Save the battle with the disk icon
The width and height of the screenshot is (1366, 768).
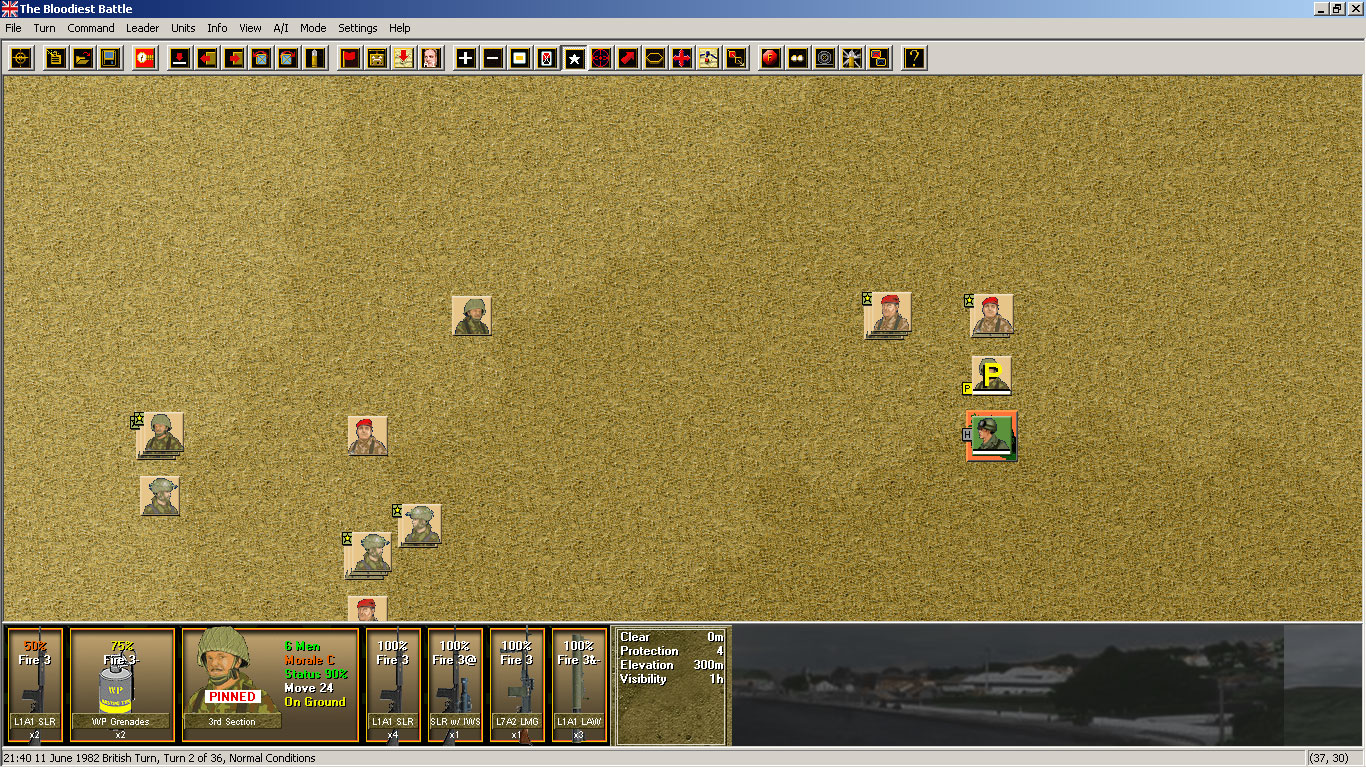click(110, 58)
